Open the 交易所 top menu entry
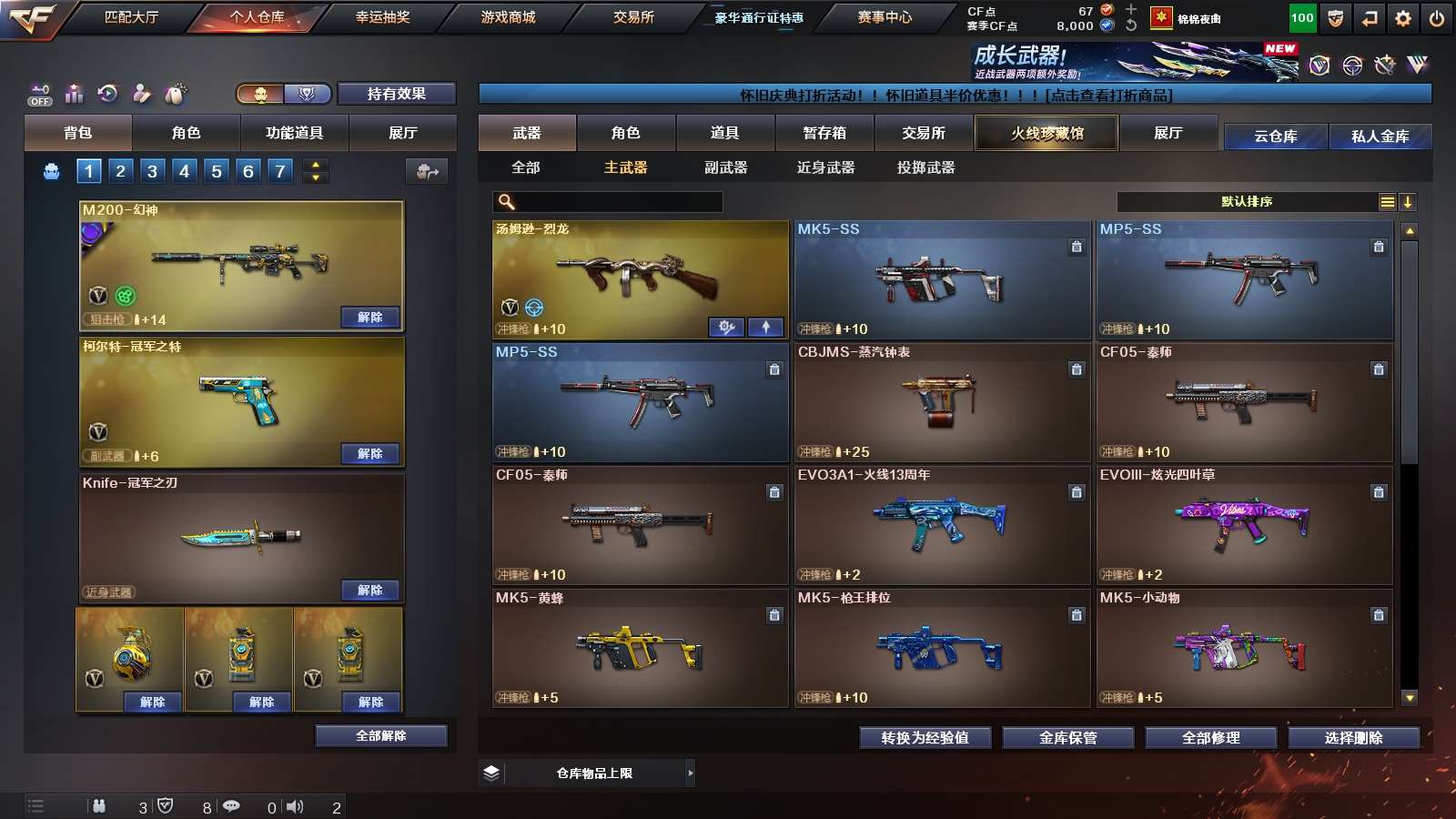The image size is (1456, 819). pyautogui.click(x=633, y=17)
